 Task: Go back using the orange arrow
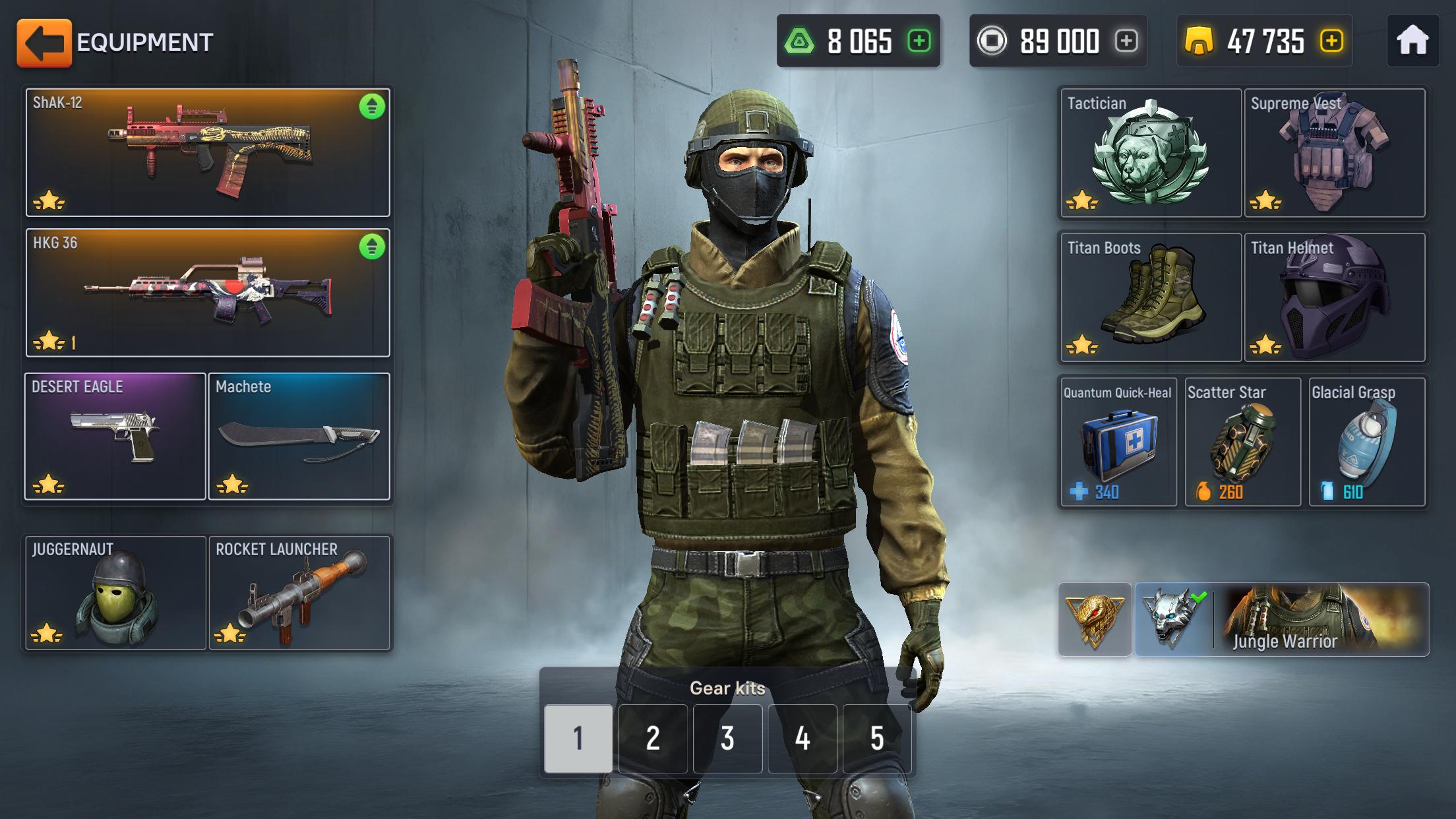[45, 42]
